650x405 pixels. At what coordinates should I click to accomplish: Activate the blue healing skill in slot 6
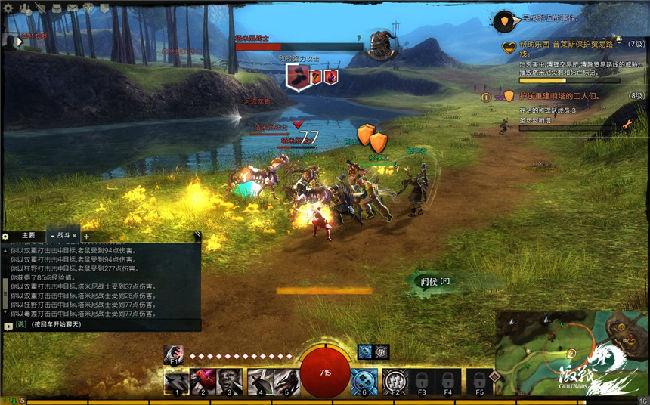tap(365, 380)
